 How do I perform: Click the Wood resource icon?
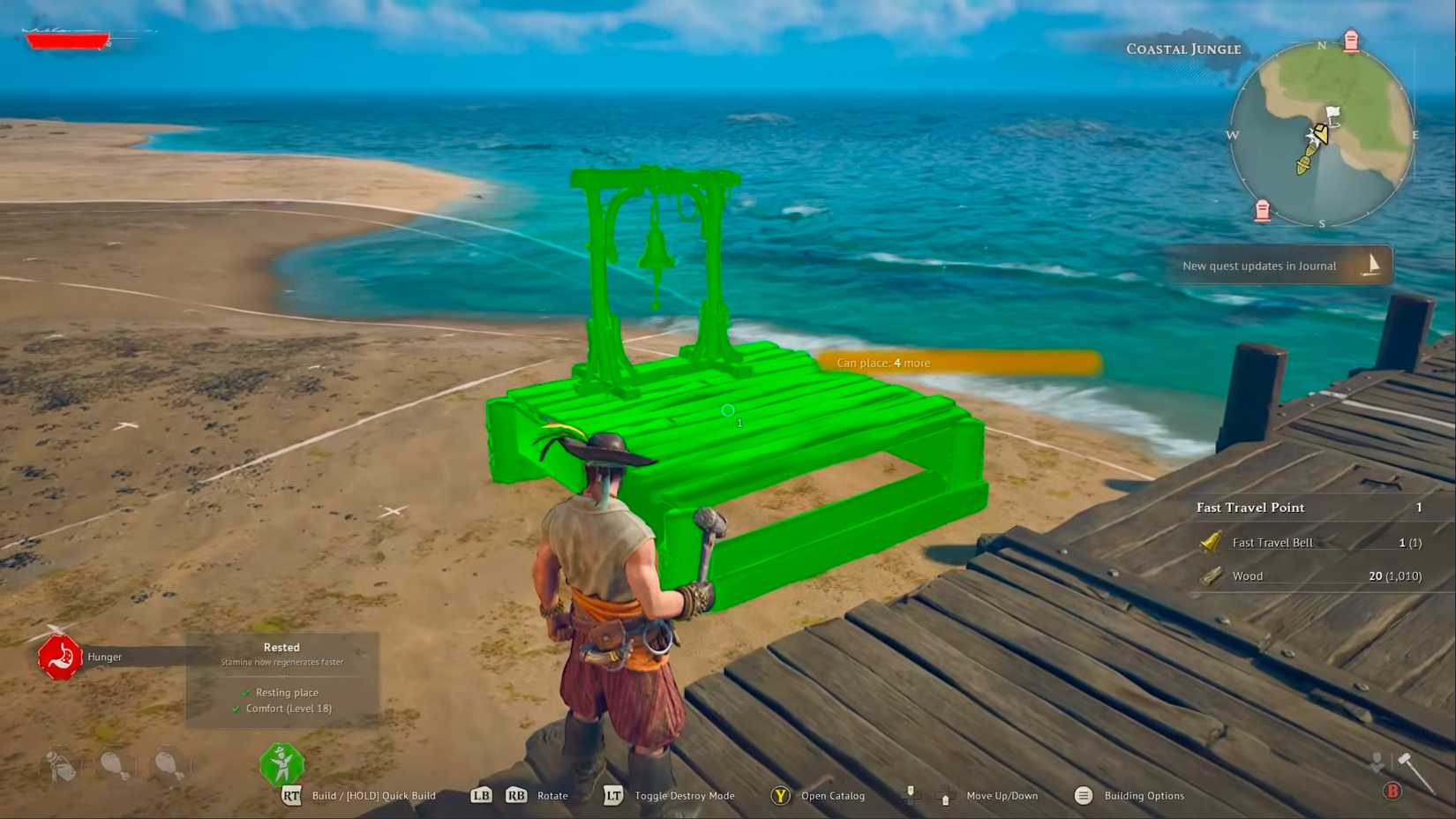pos(1211,575)
